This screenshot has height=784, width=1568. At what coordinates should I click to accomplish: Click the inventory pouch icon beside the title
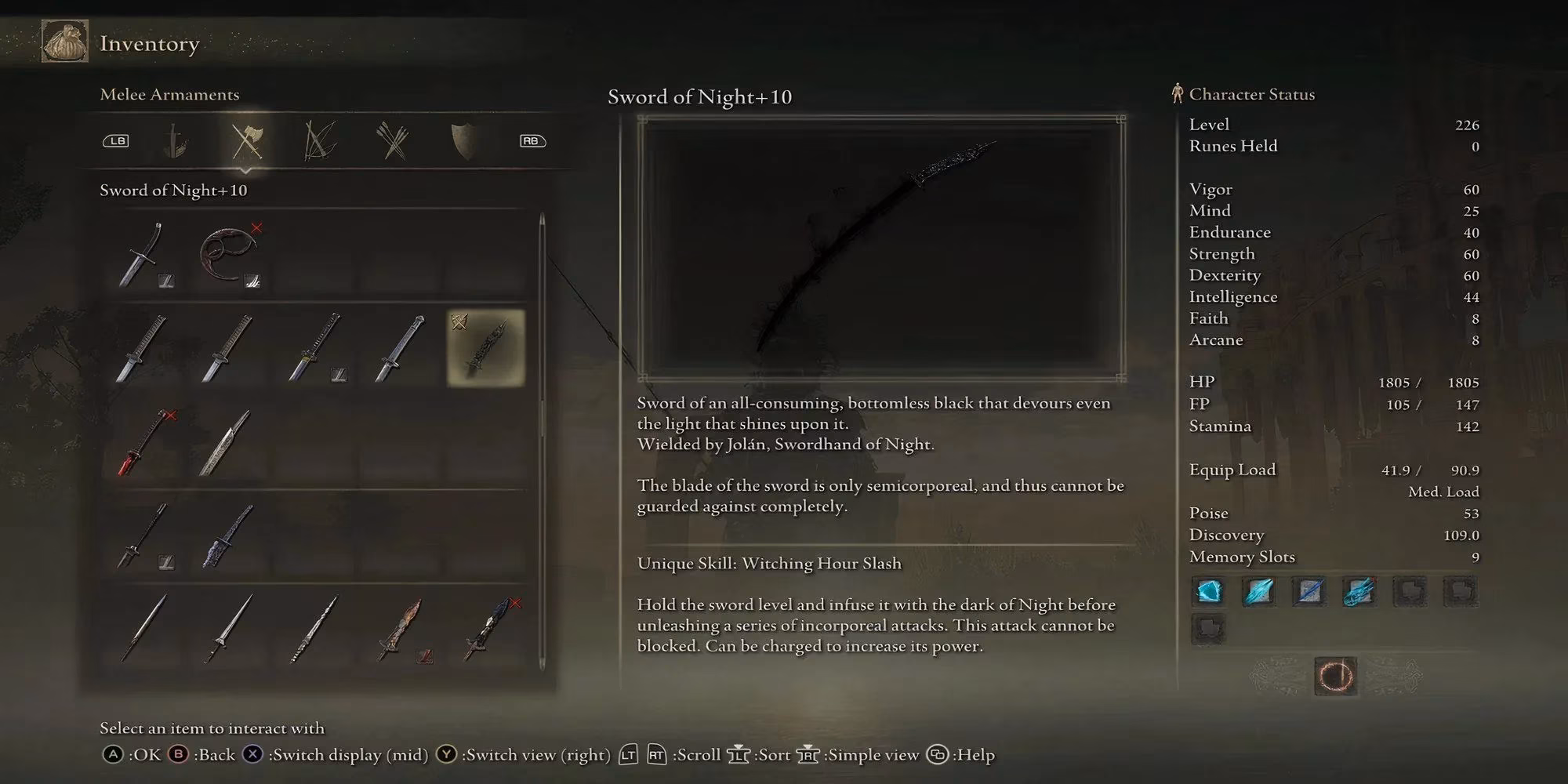[x=67, y=41]
